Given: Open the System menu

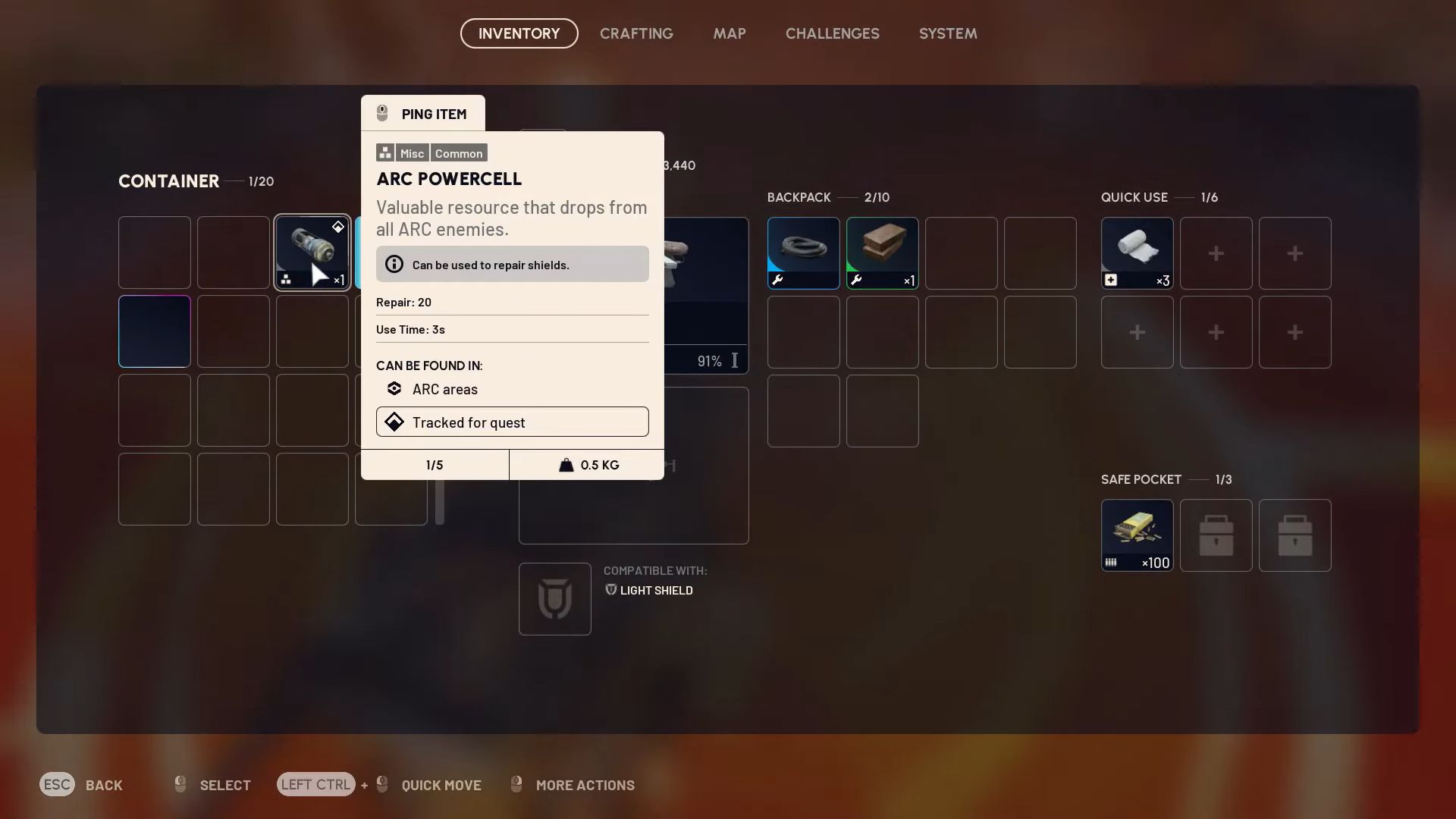Looking at the screenshot, I should point(947,33).
